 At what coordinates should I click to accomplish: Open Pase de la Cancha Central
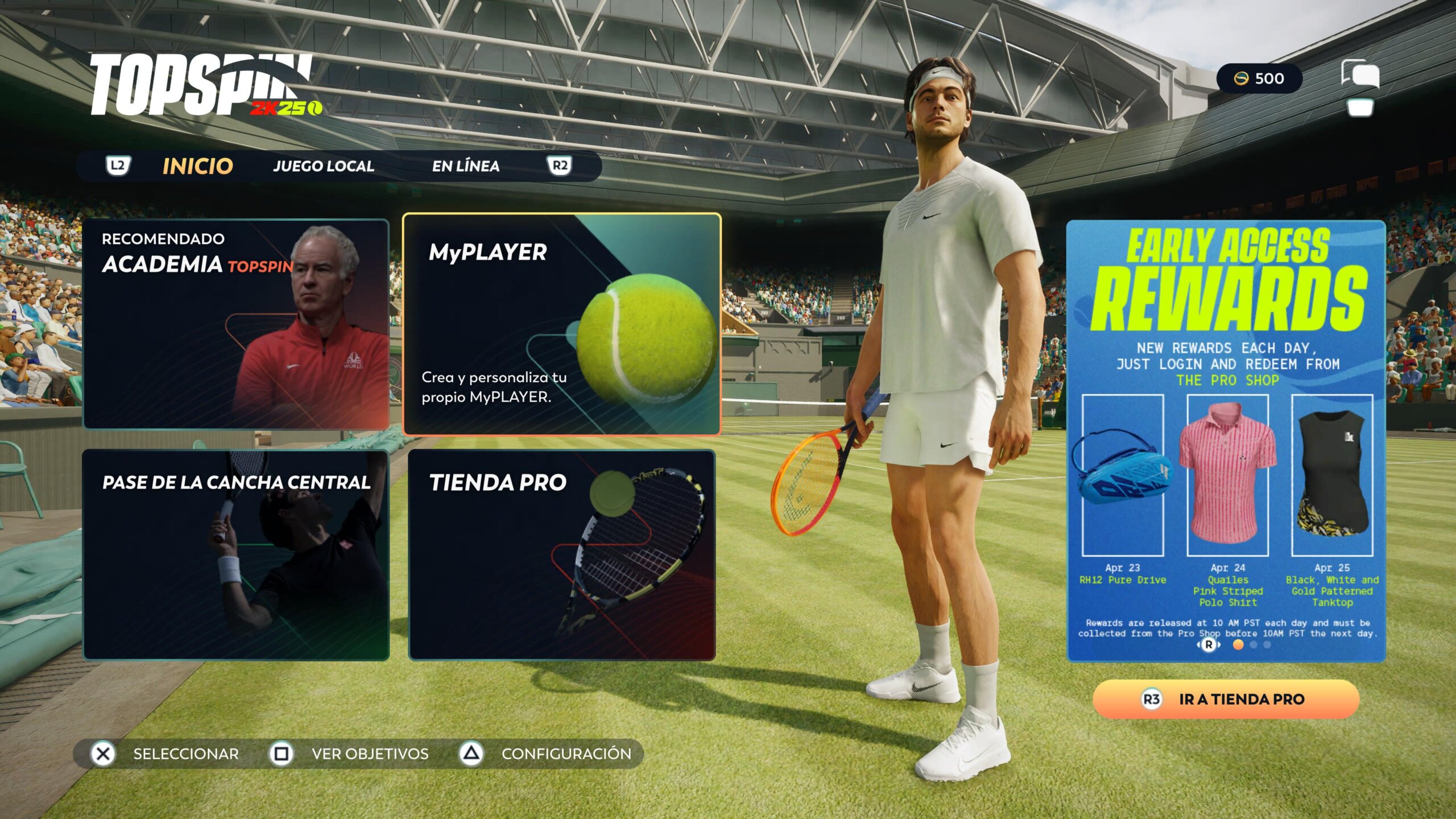[236, 555]
